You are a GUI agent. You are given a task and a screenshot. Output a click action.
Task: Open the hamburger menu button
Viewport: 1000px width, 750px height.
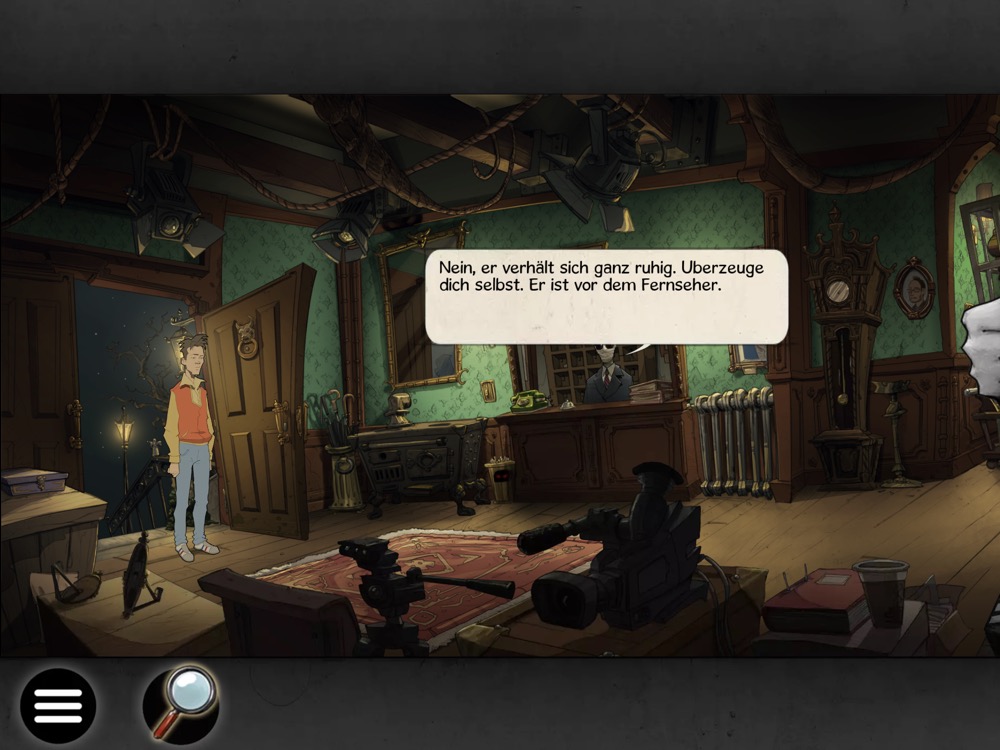pos(58,705)
